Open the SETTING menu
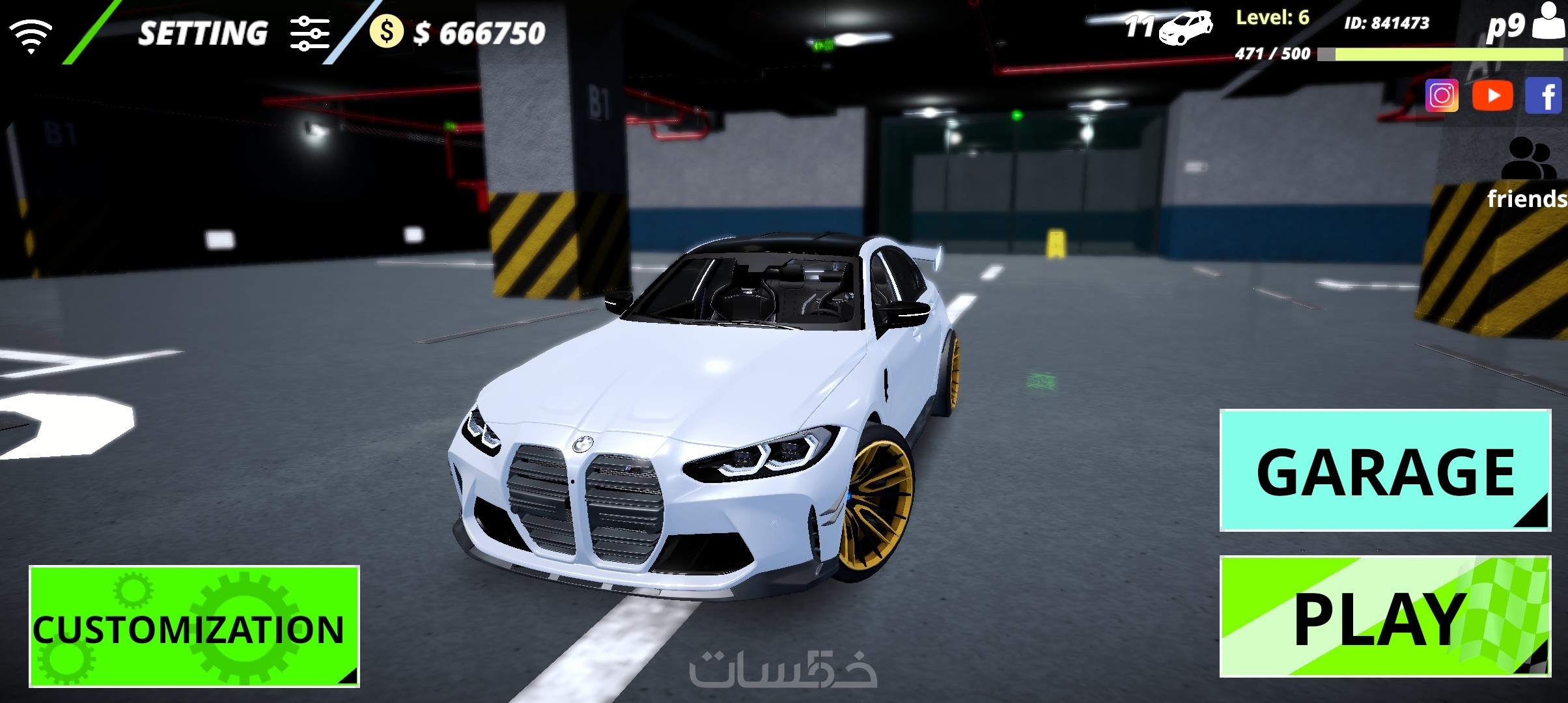The image size is (1568, 703). tap(232, 34)
